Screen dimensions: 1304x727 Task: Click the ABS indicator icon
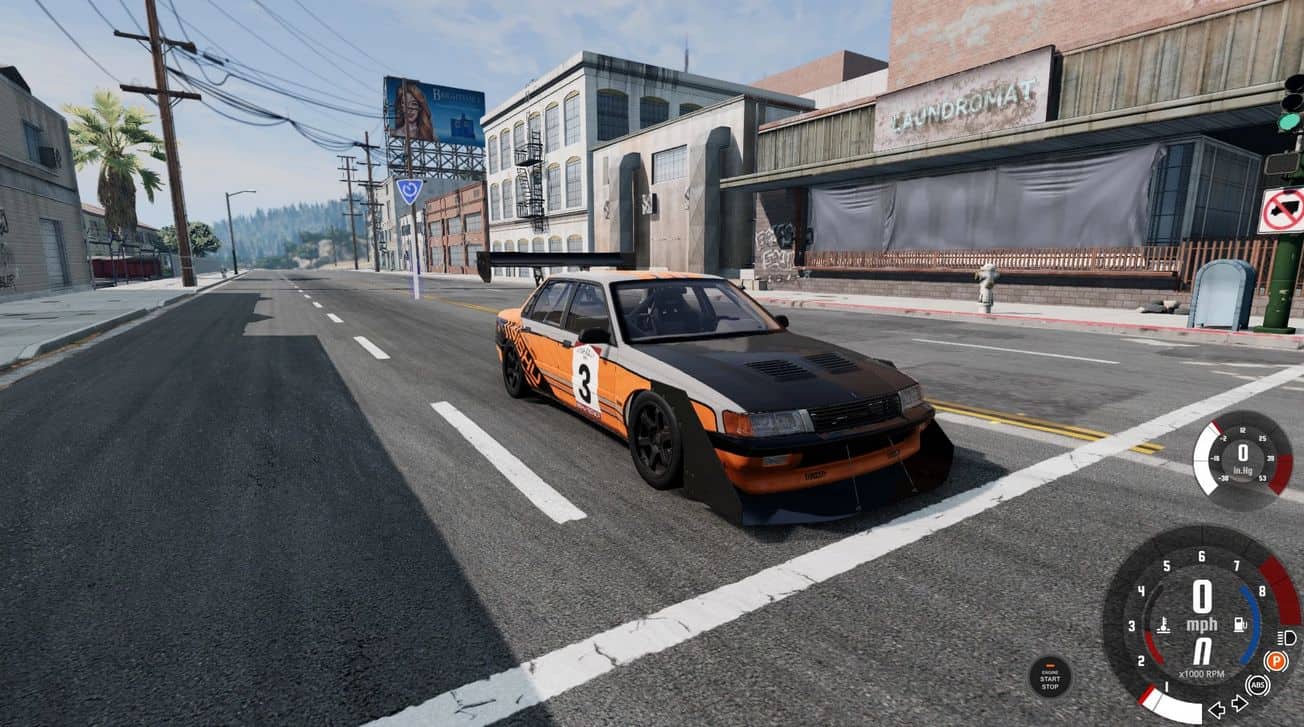coord(1258,686)
